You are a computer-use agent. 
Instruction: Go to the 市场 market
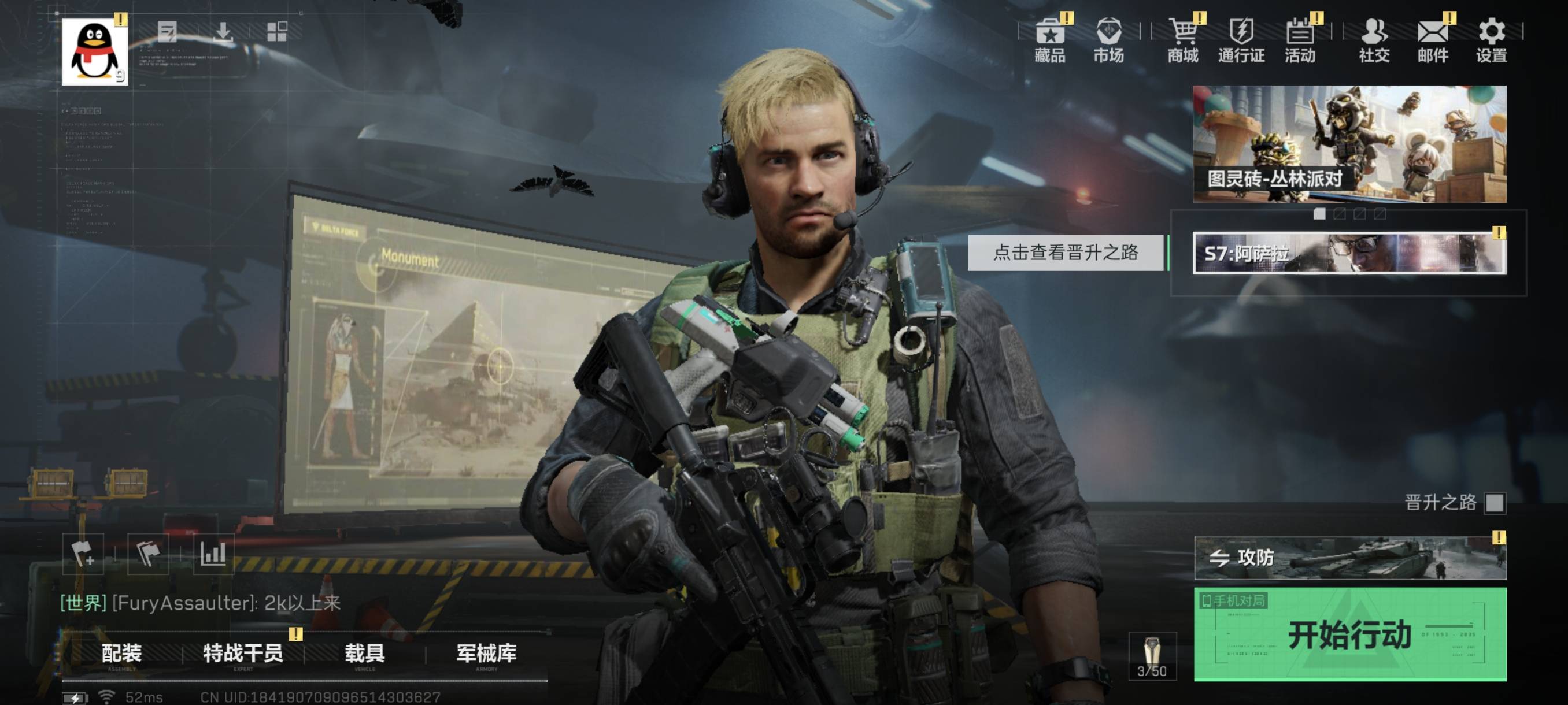click(x=1108, y=40)
